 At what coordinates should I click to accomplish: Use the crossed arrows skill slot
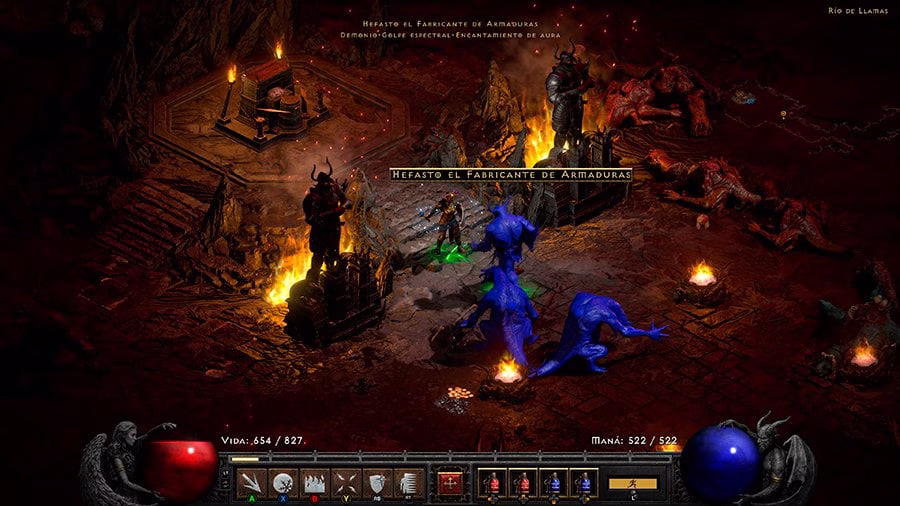(x=345, y=482)
